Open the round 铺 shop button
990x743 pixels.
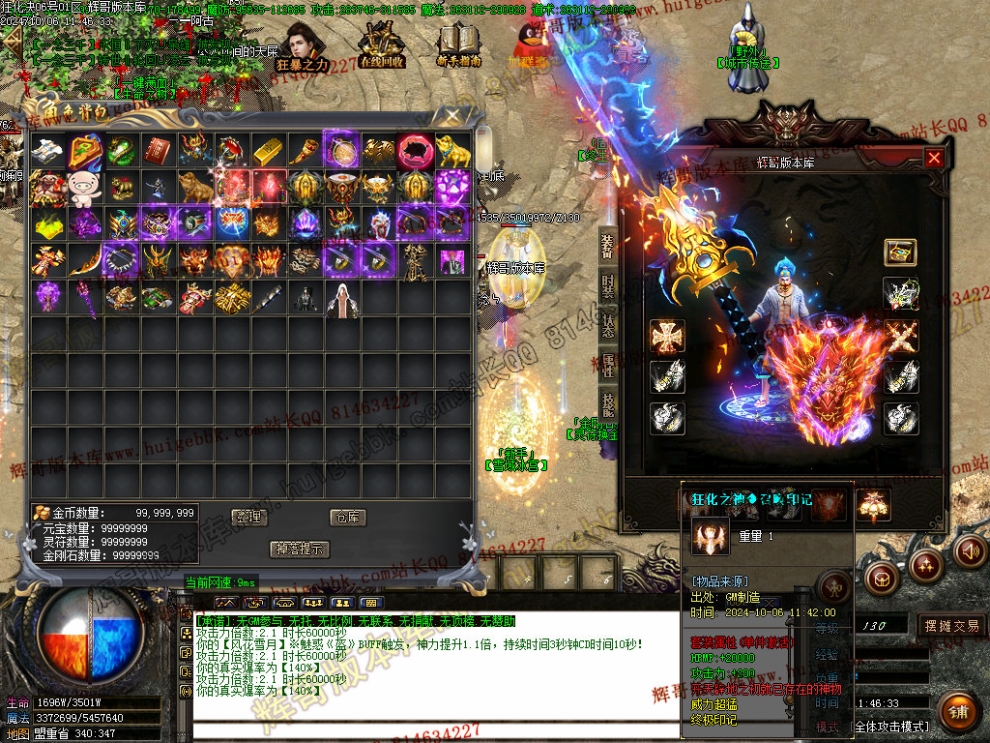point(957,711)
